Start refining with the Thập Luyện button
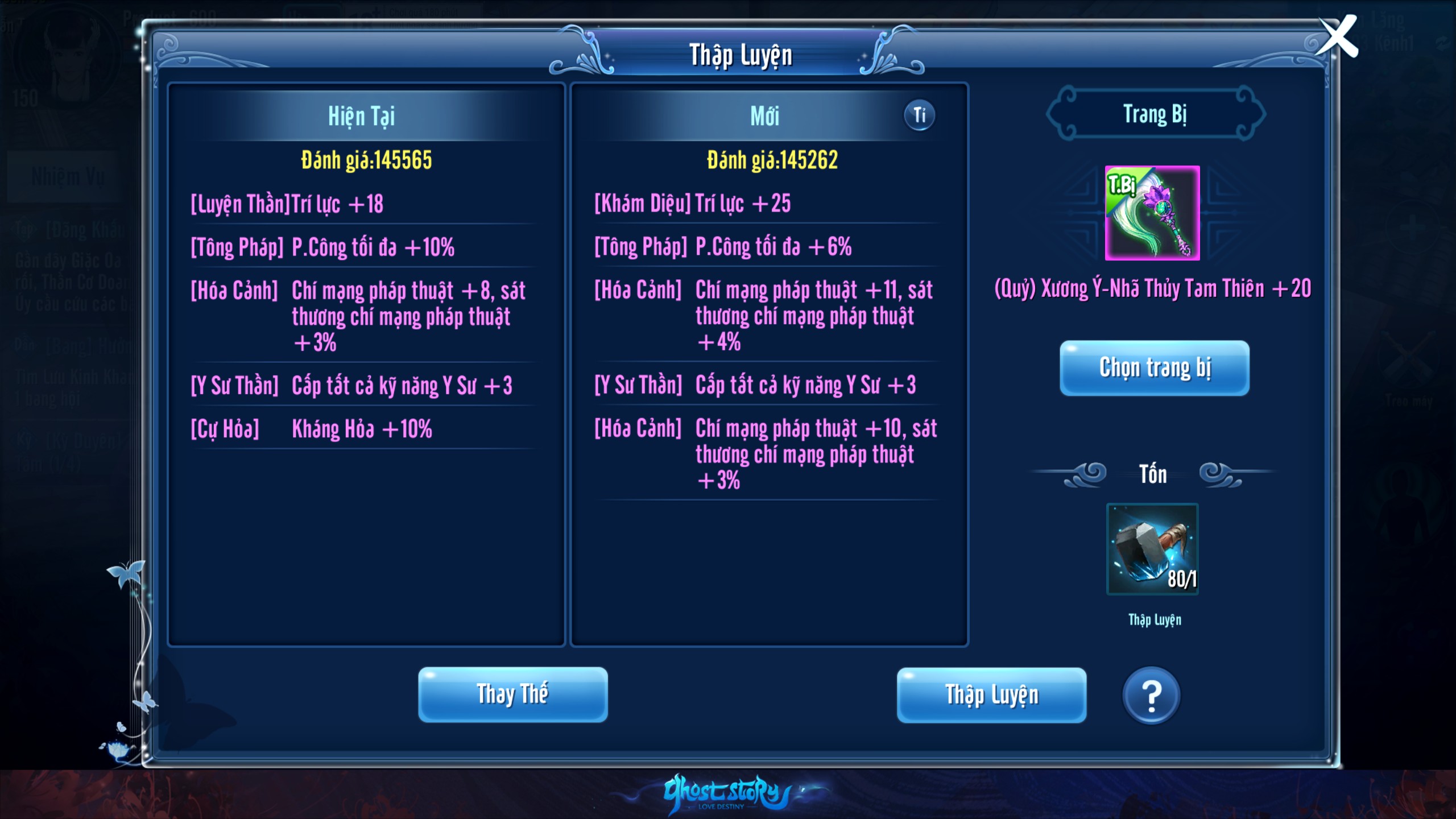Image resolution: width=1456 pixels, height=819 pixels. click(991, 695)
